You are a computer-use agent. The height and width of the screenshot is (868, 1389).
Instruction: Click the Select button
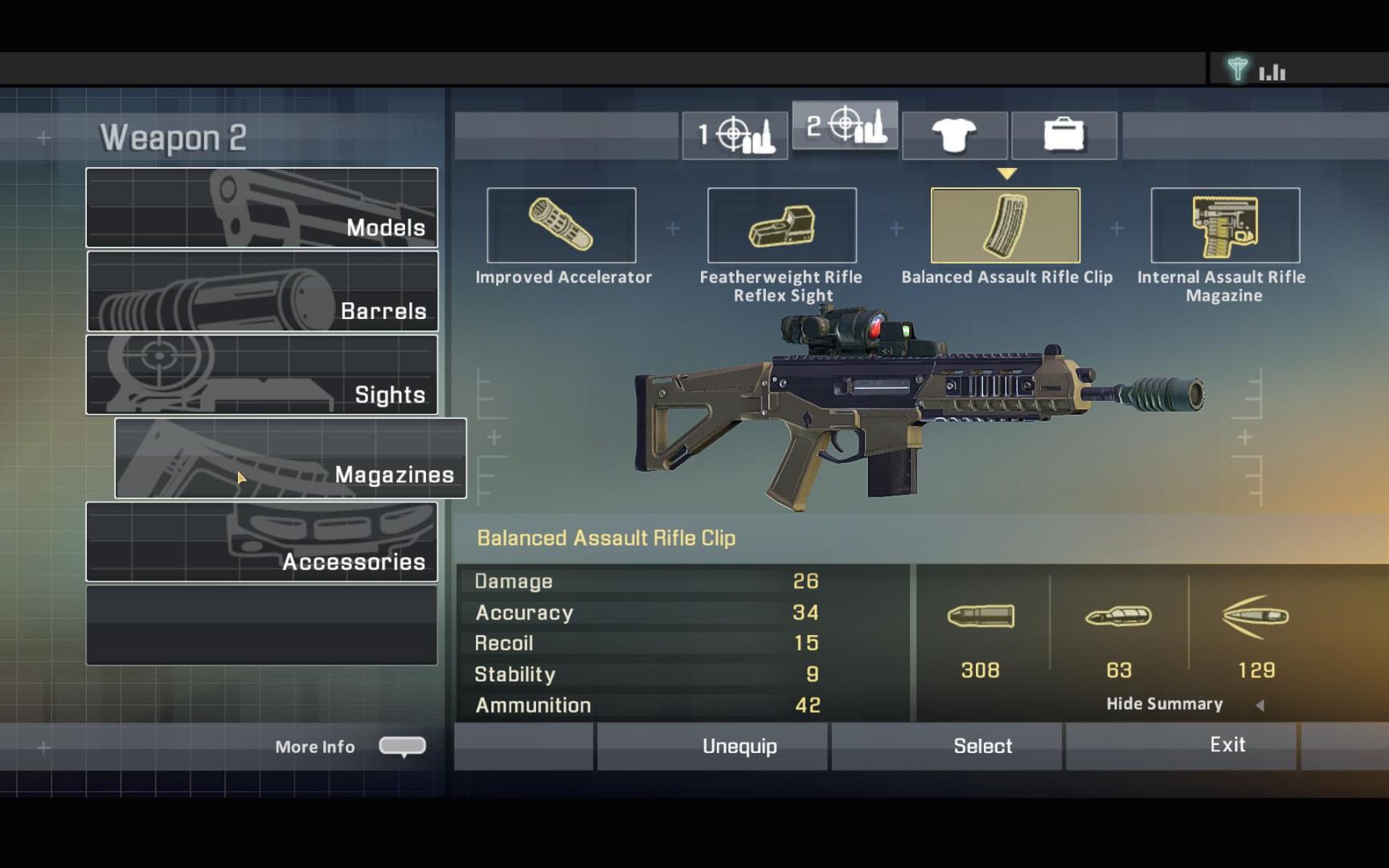(x=982, y=746)
